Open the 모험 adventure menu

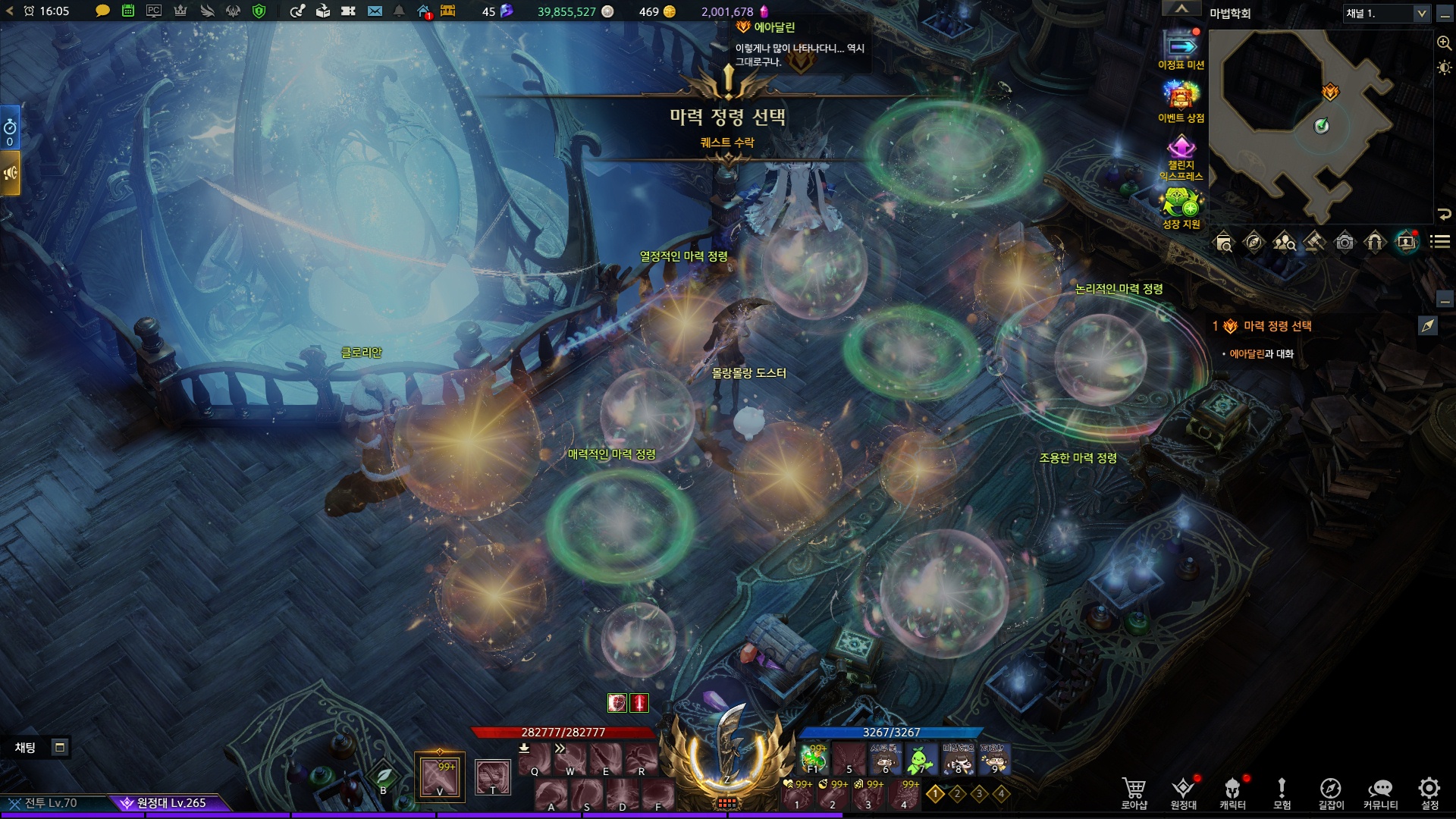(1282, 792)
